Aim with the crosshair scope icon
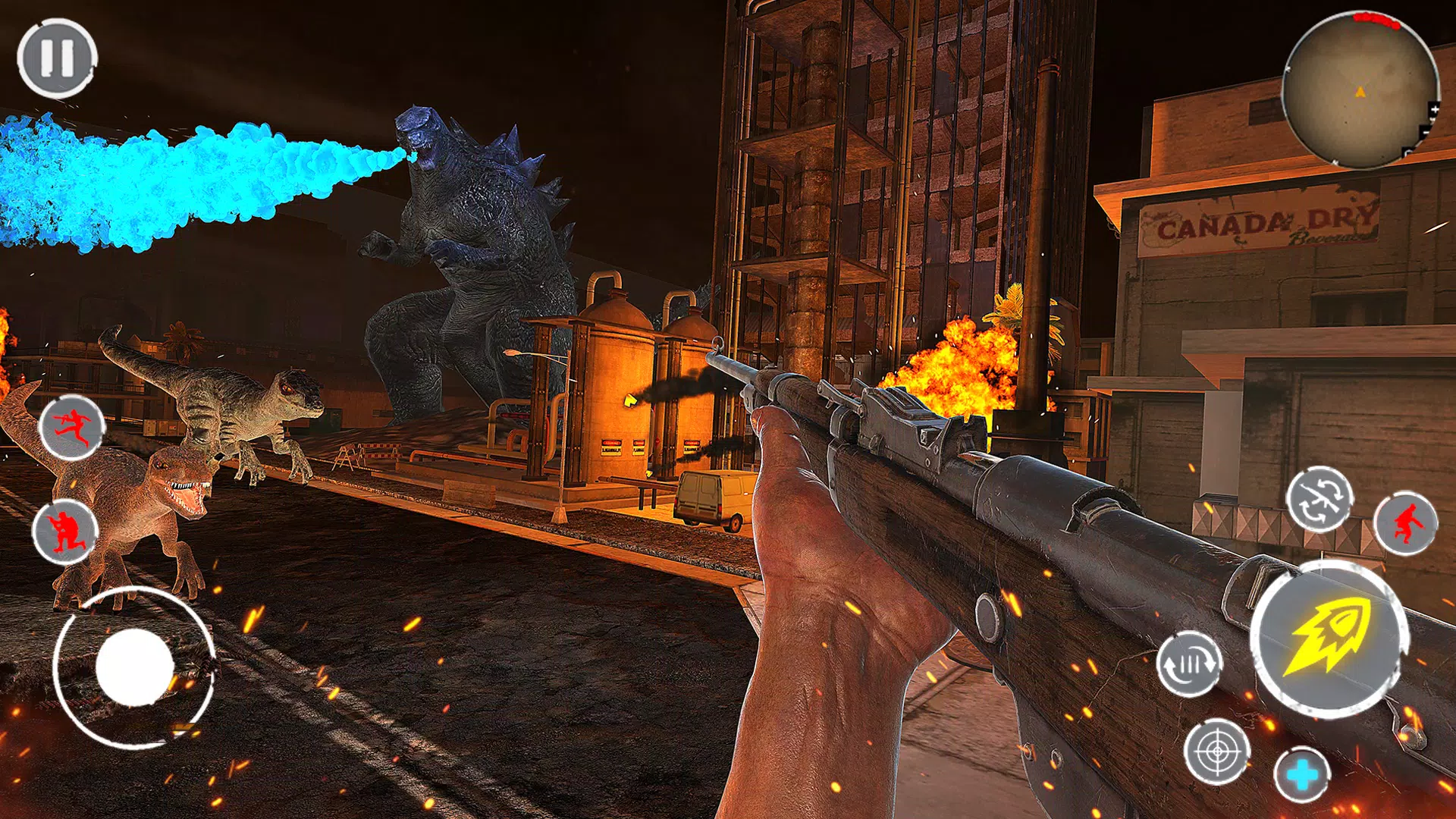Screen dimensions: 1456x819 (x=1217, y=751)
